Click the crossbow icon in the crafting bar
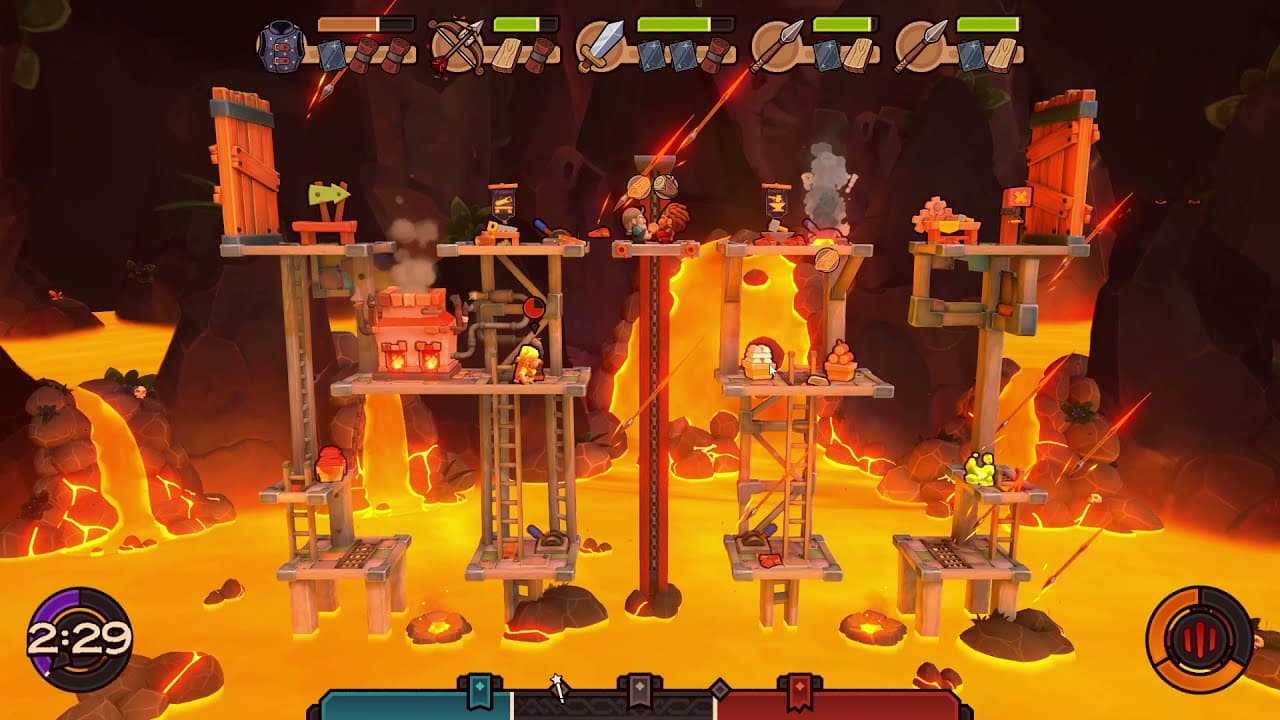Image resolution: width=1280 pixels, height=720 pixels. [x=457, y=45]
